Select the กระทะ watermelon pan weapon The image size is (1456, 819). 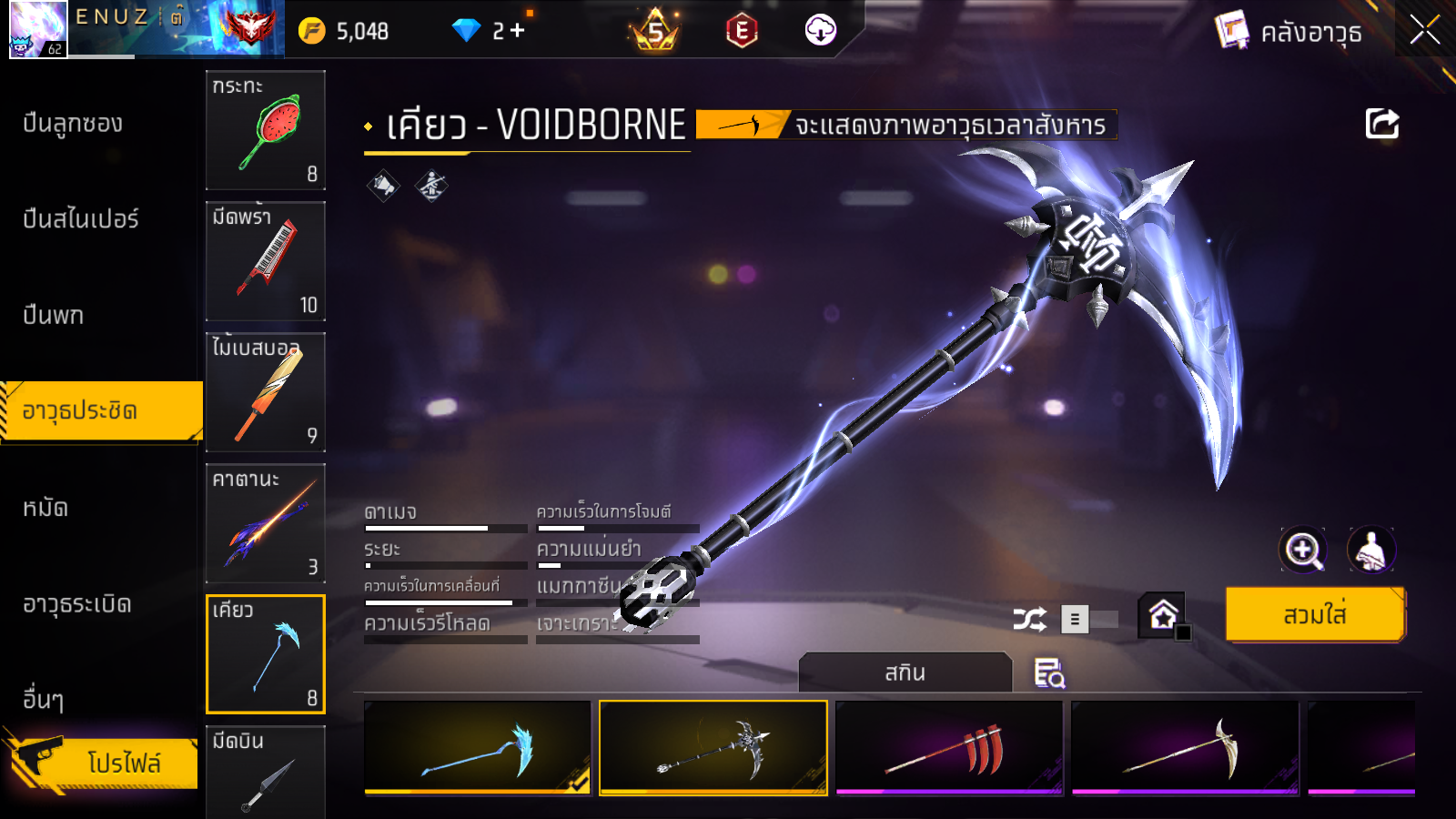click(266, 130)
